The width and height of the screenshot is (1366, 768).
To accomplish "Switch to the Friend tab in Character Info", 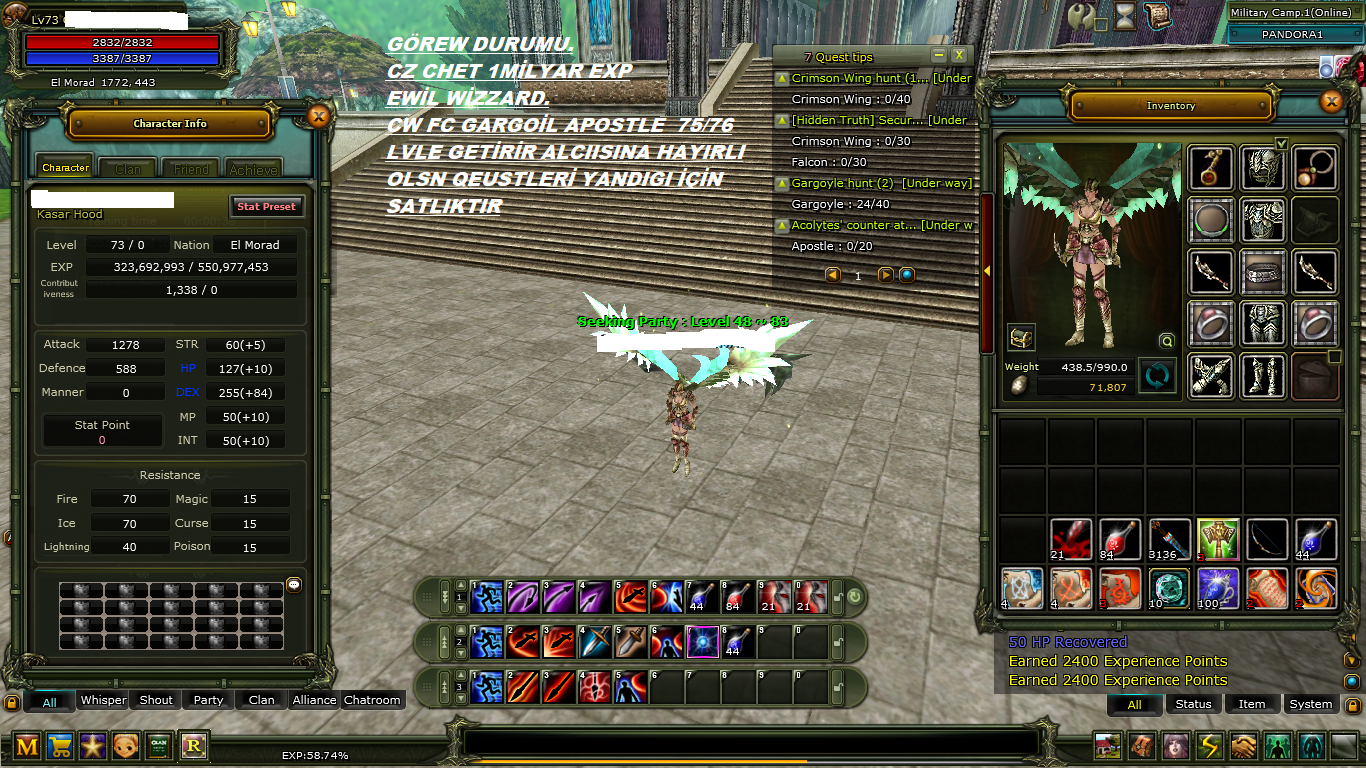I will 190,168.
